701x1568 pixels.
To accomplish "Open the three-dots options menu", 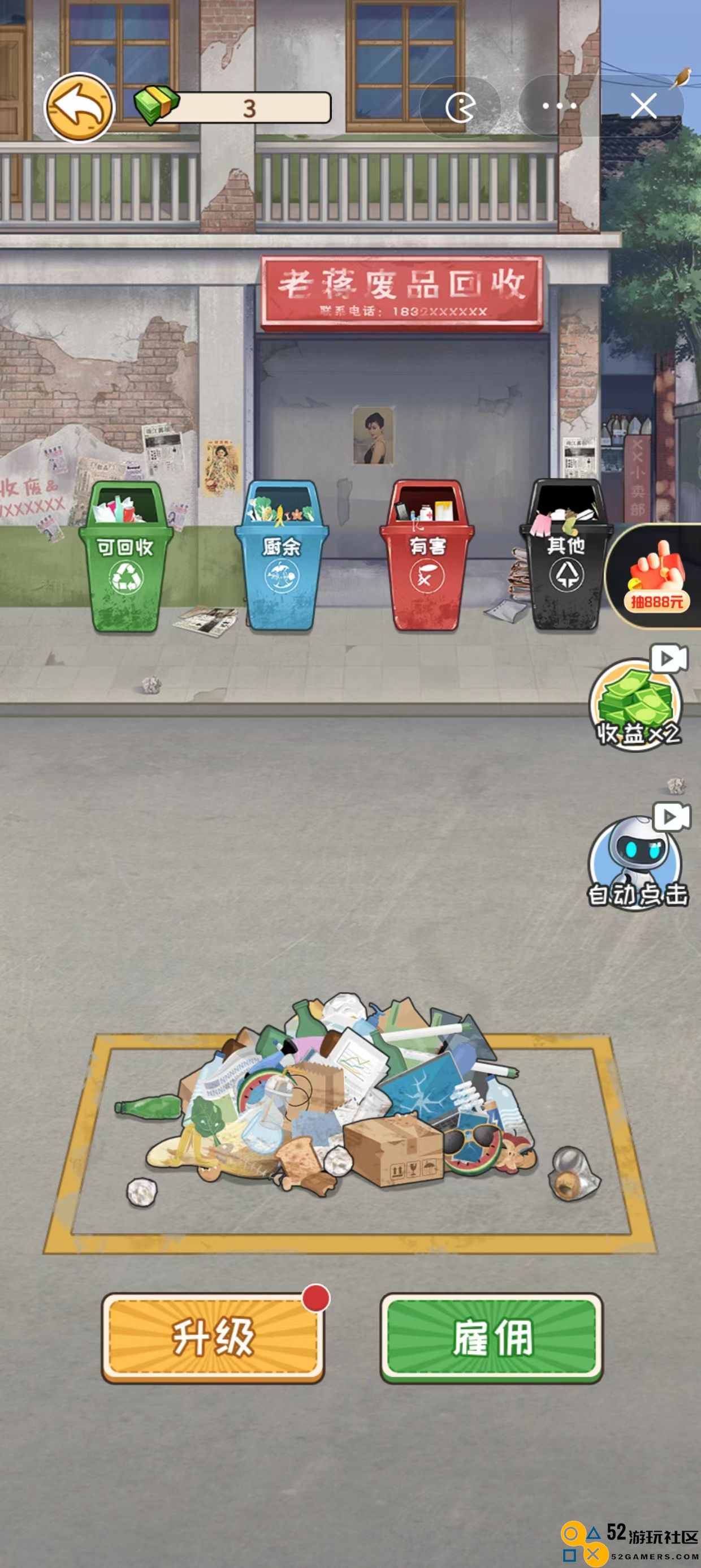I will [x=559, y=106].
